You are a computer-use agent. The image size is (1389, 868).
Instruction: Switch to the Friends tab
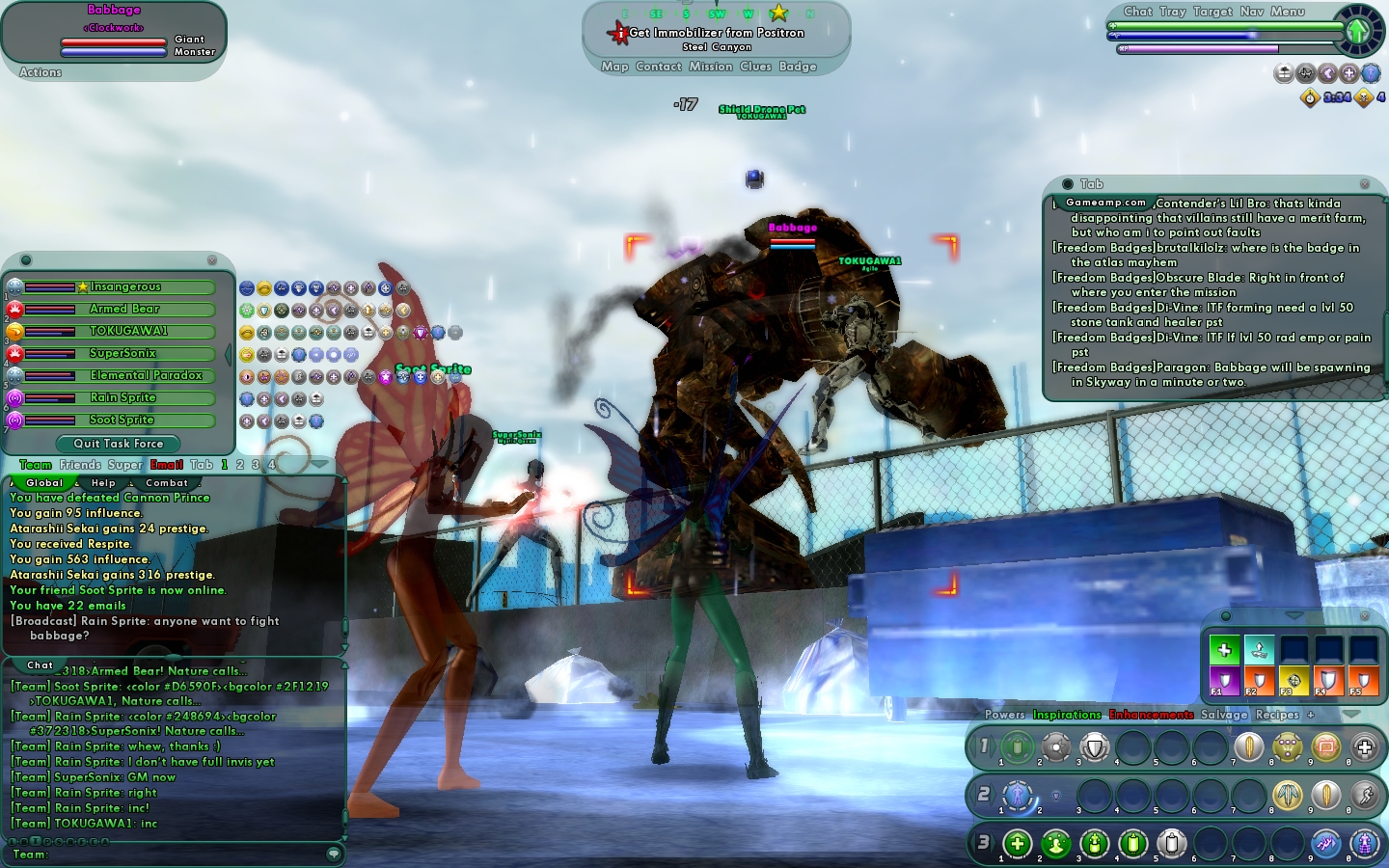point(80,465)
